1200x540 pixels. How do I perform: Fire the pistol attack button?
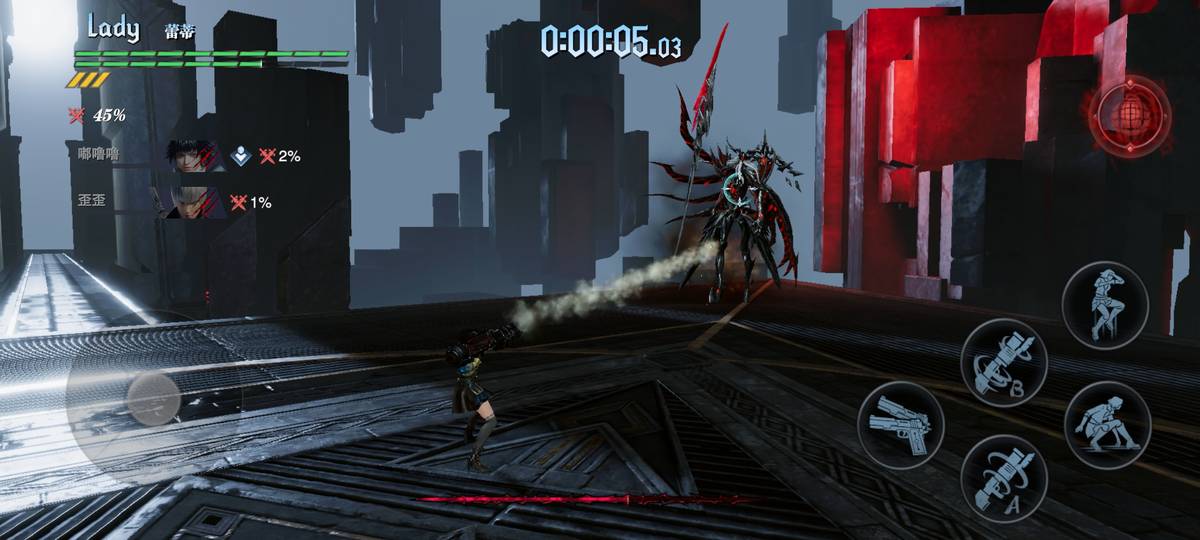[900, 425]
